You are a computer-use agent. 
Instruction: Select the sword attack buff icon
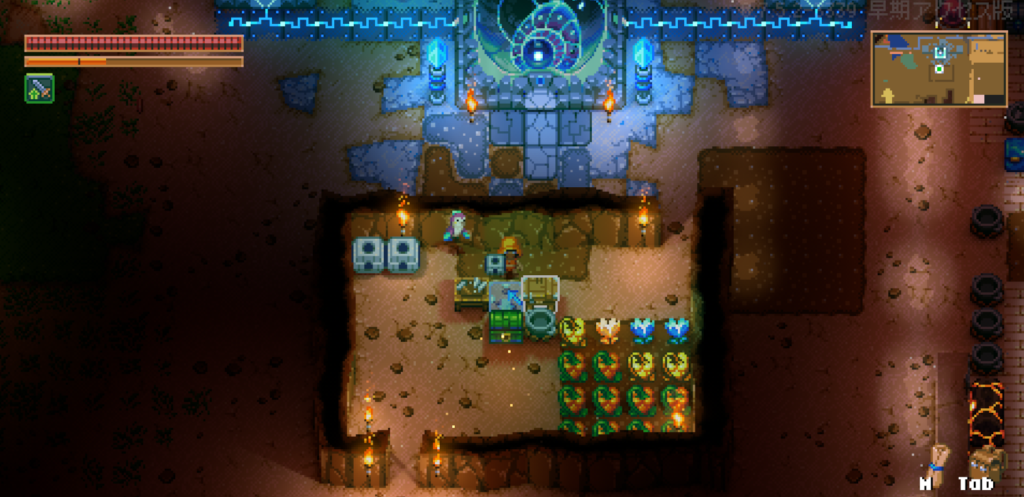39,89
